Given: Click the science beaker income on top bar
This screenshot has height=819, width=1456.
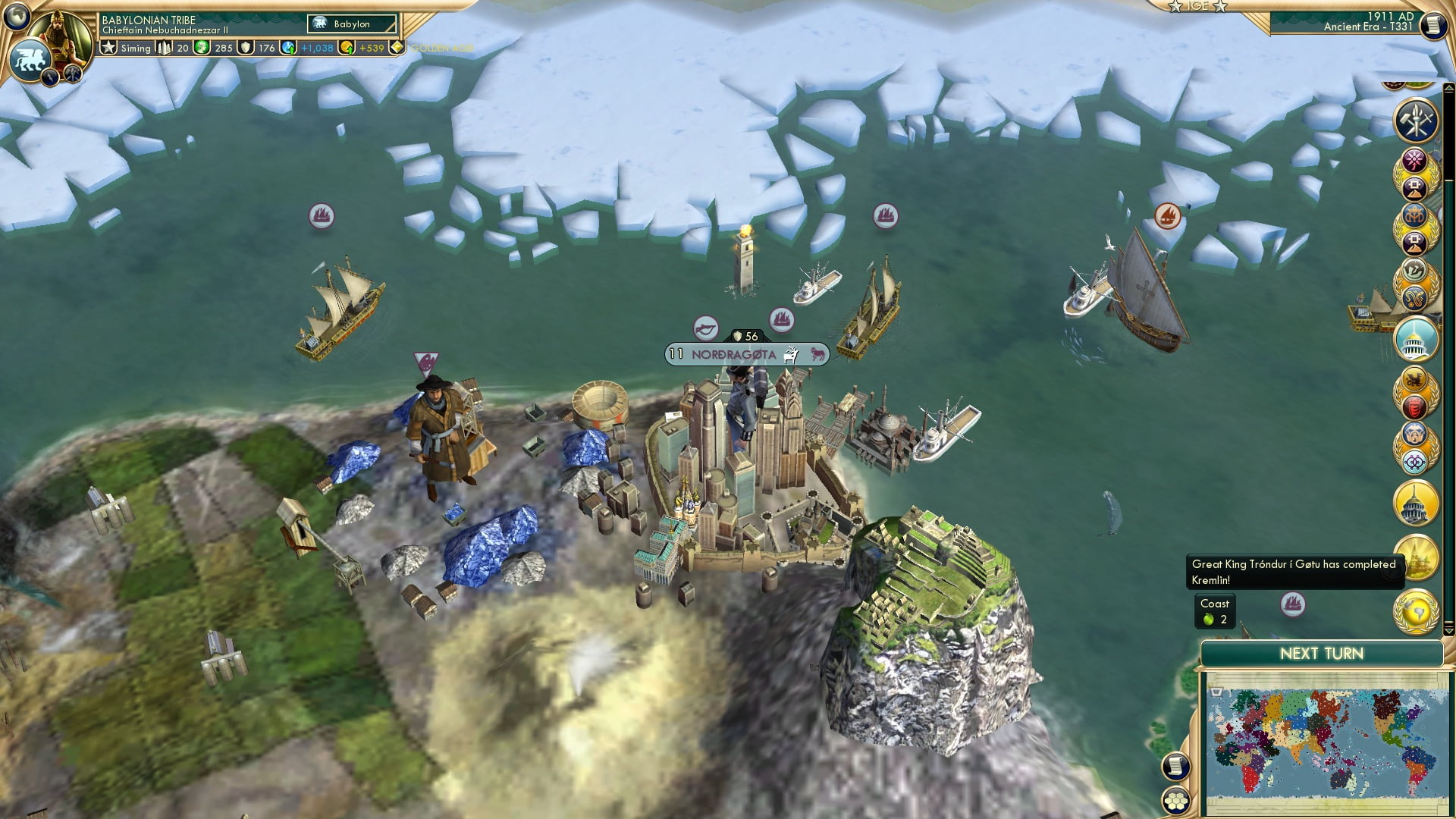Looking at the screenshot, I should click(x=287, y=49).
